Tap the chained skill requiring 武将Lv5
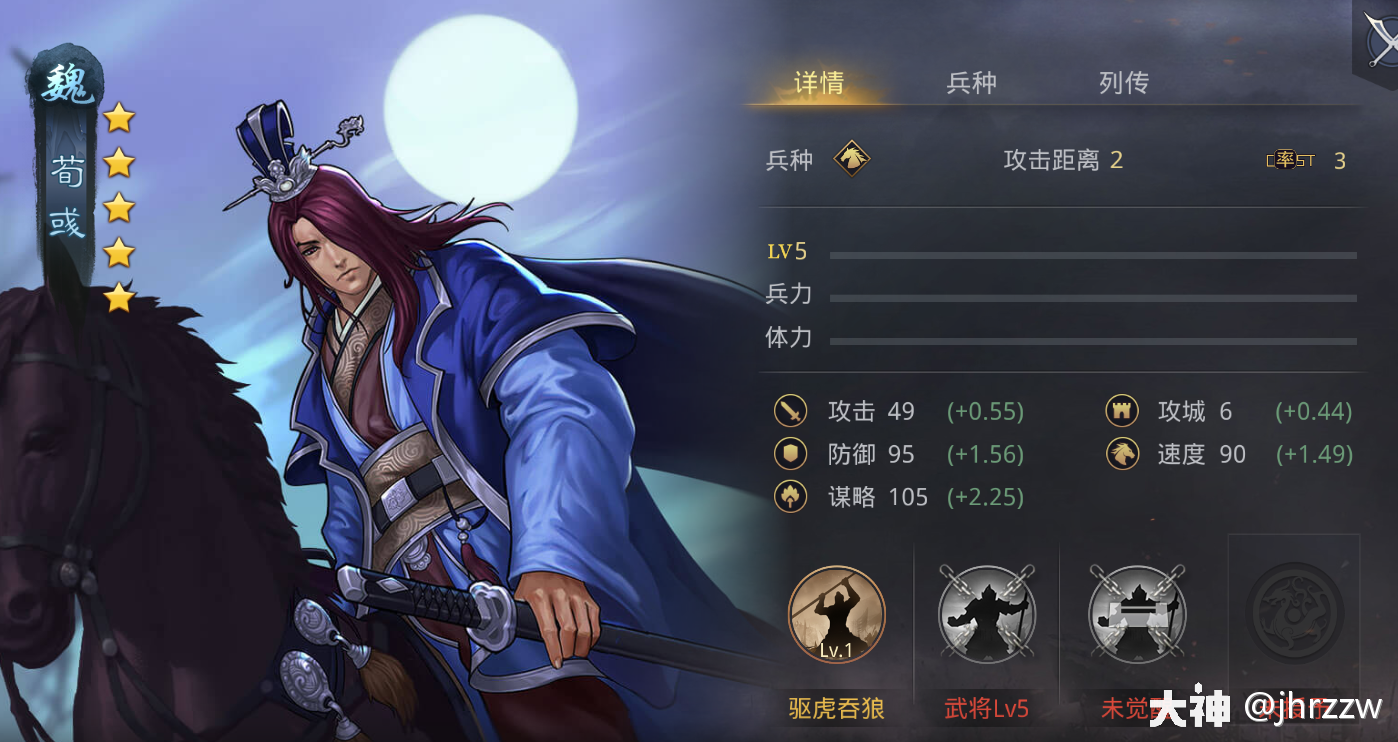Image resolution: width=1398 pixels, height=742 pixels. [987, 615]
